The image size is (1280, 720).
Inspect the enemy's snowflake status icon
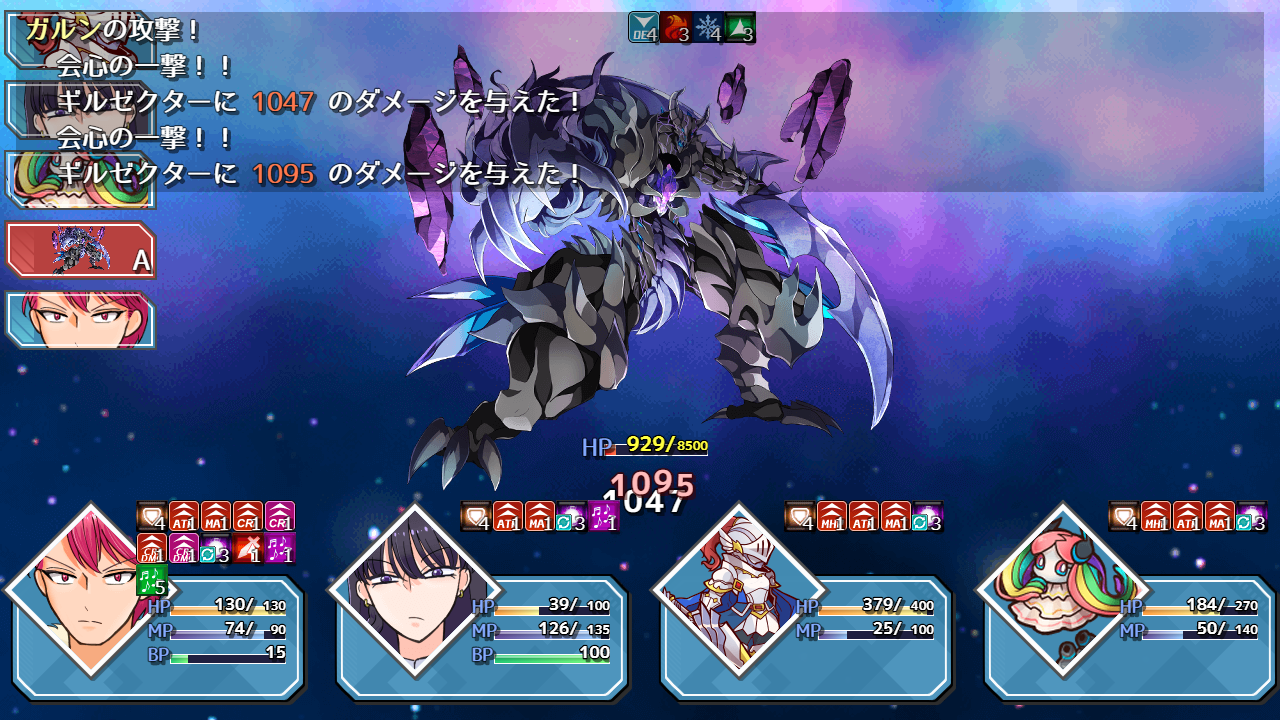(708, 27)
